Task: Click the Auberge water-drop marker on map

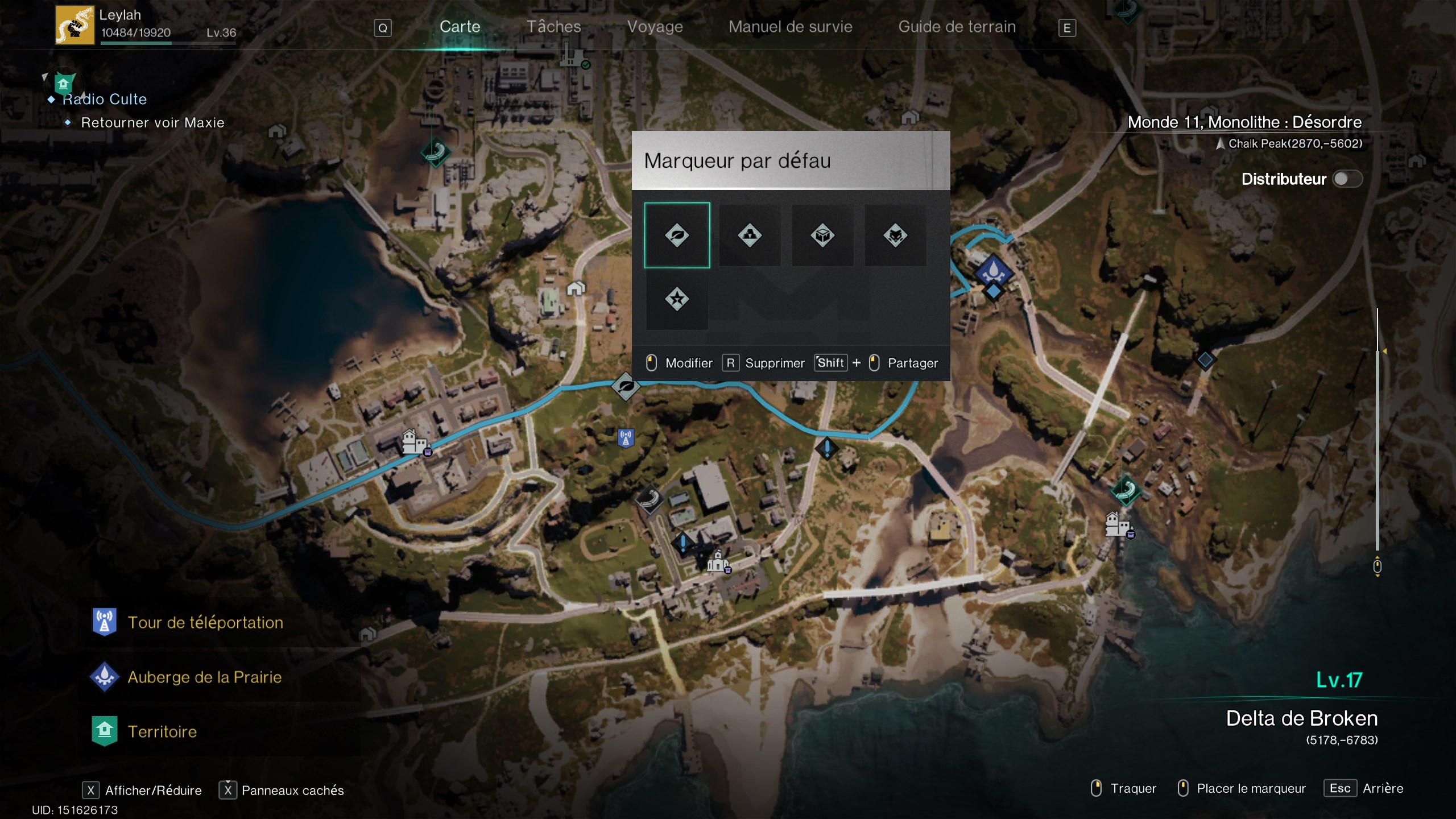Action: (x=993, y=271)
